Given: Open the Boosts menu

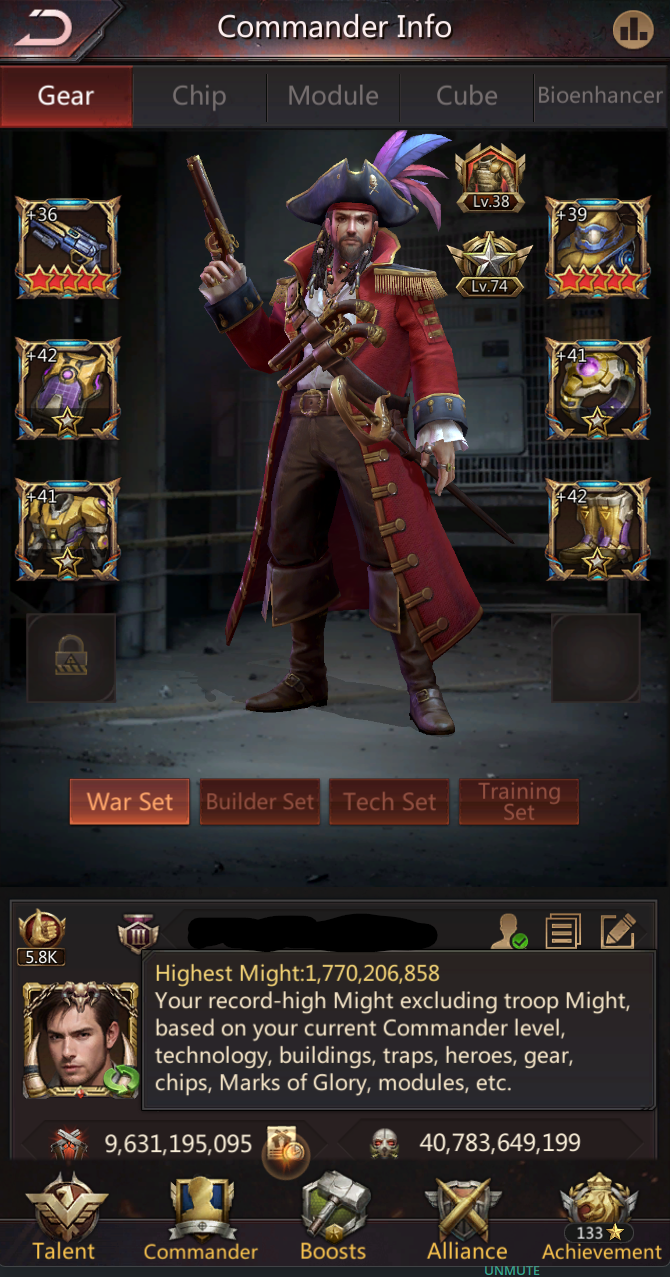Looking at the screenshot, I should coord(334,1220).
